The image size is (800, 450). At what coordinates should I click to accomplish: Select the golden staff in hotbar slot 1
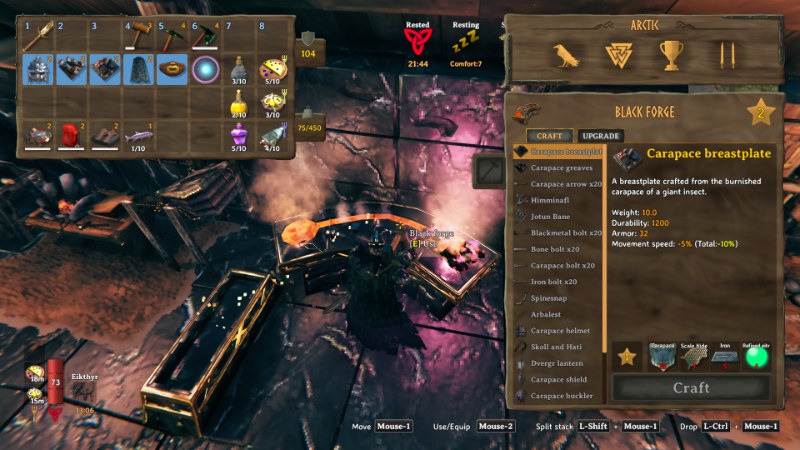39,36
